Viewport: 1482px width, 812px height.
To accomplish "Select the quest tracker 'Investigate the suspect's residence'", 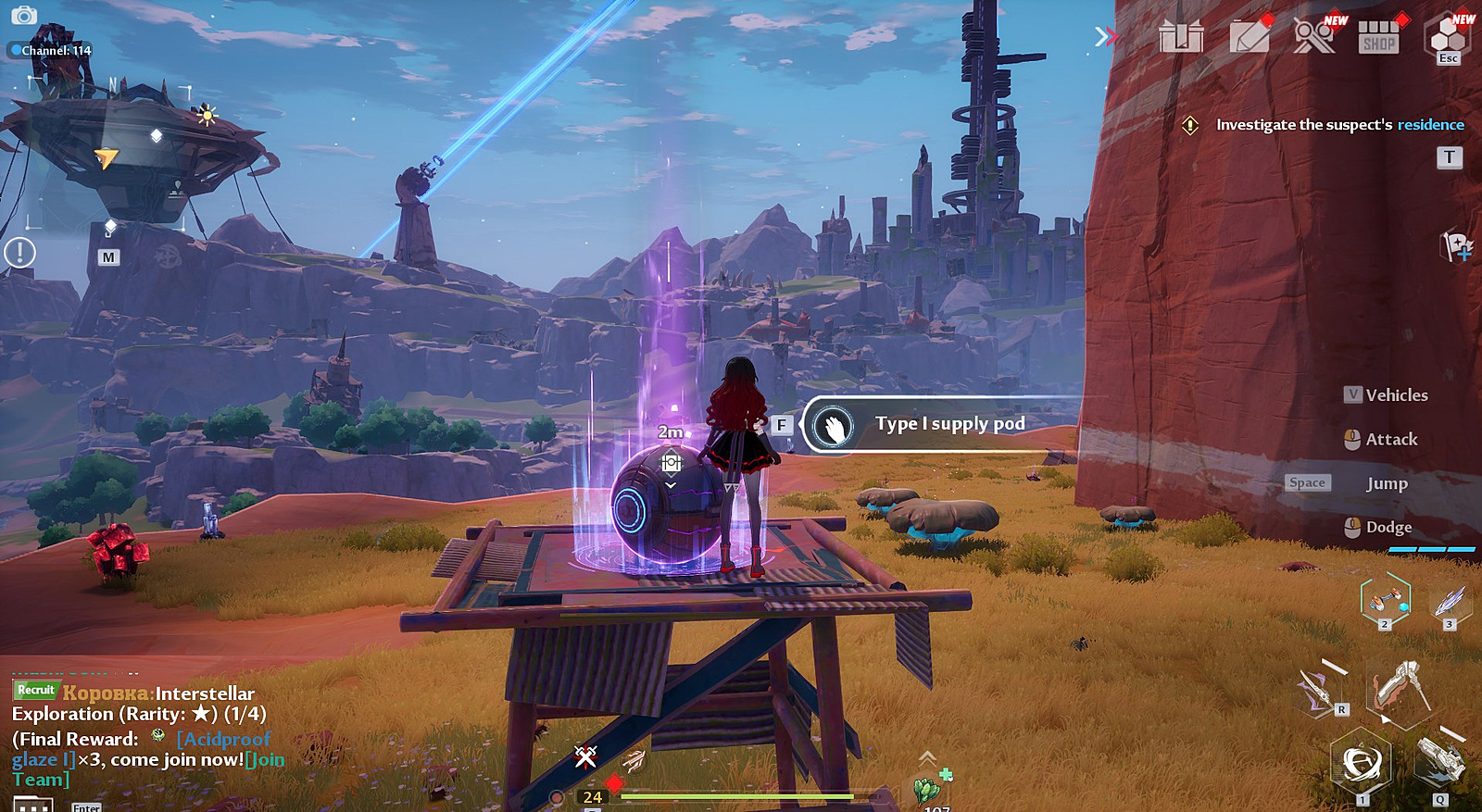I will click(1338, 125).
